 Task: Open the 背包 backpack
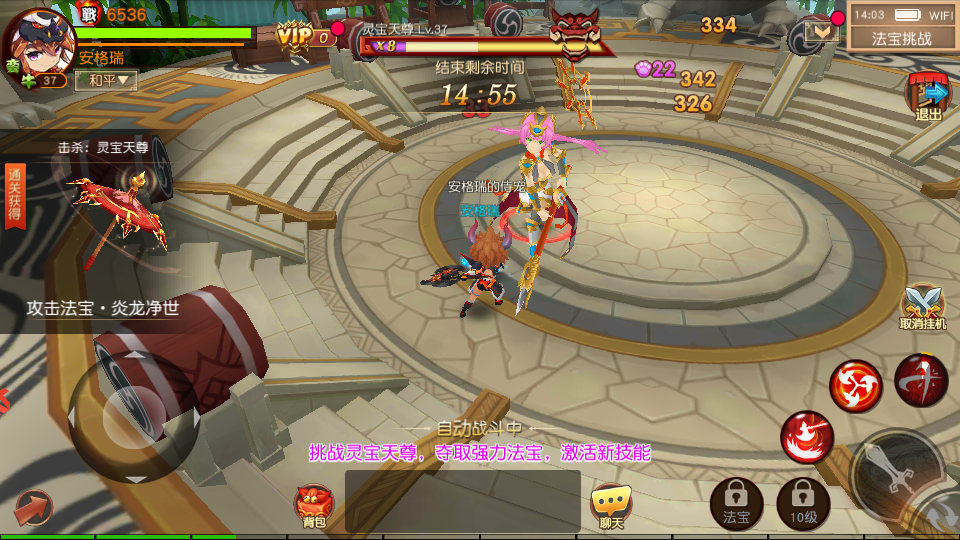coord(314,506)
